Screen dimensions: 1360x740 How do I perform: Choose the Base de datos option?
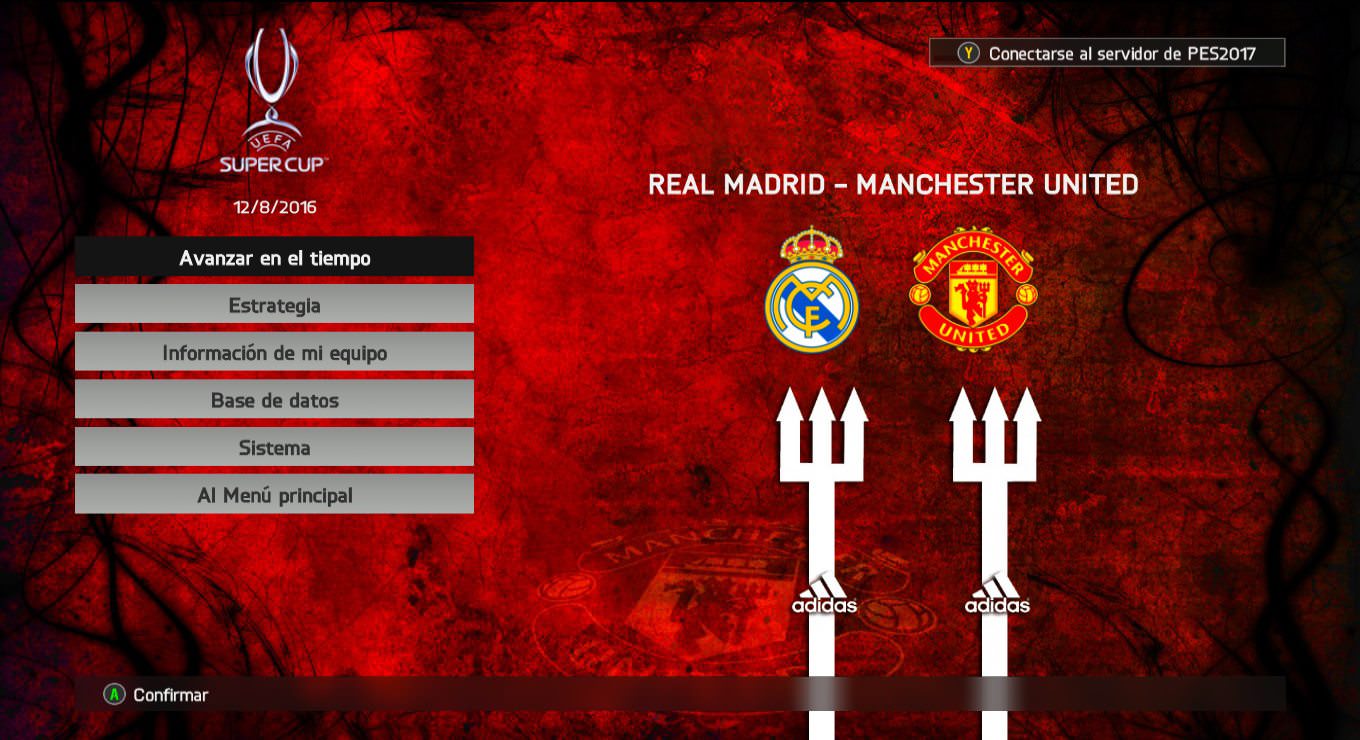coord(274,400)
